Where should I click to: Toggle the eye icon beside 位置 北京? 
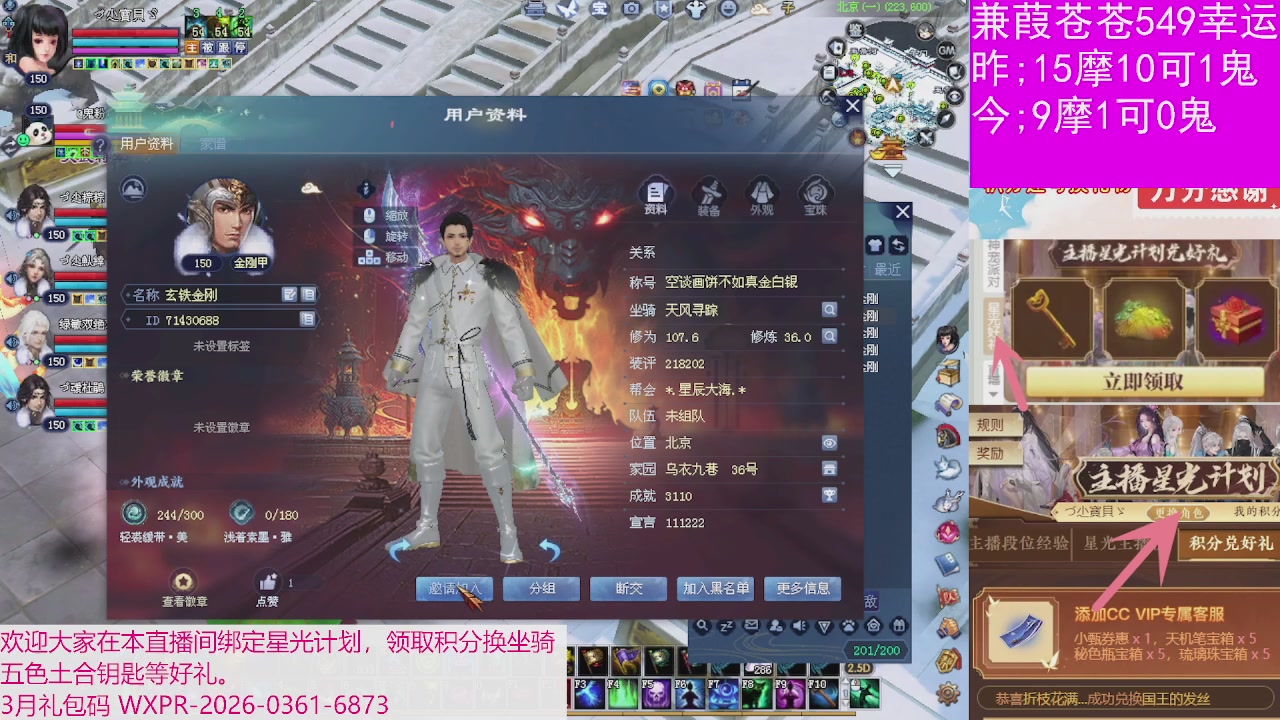(830, 442)
